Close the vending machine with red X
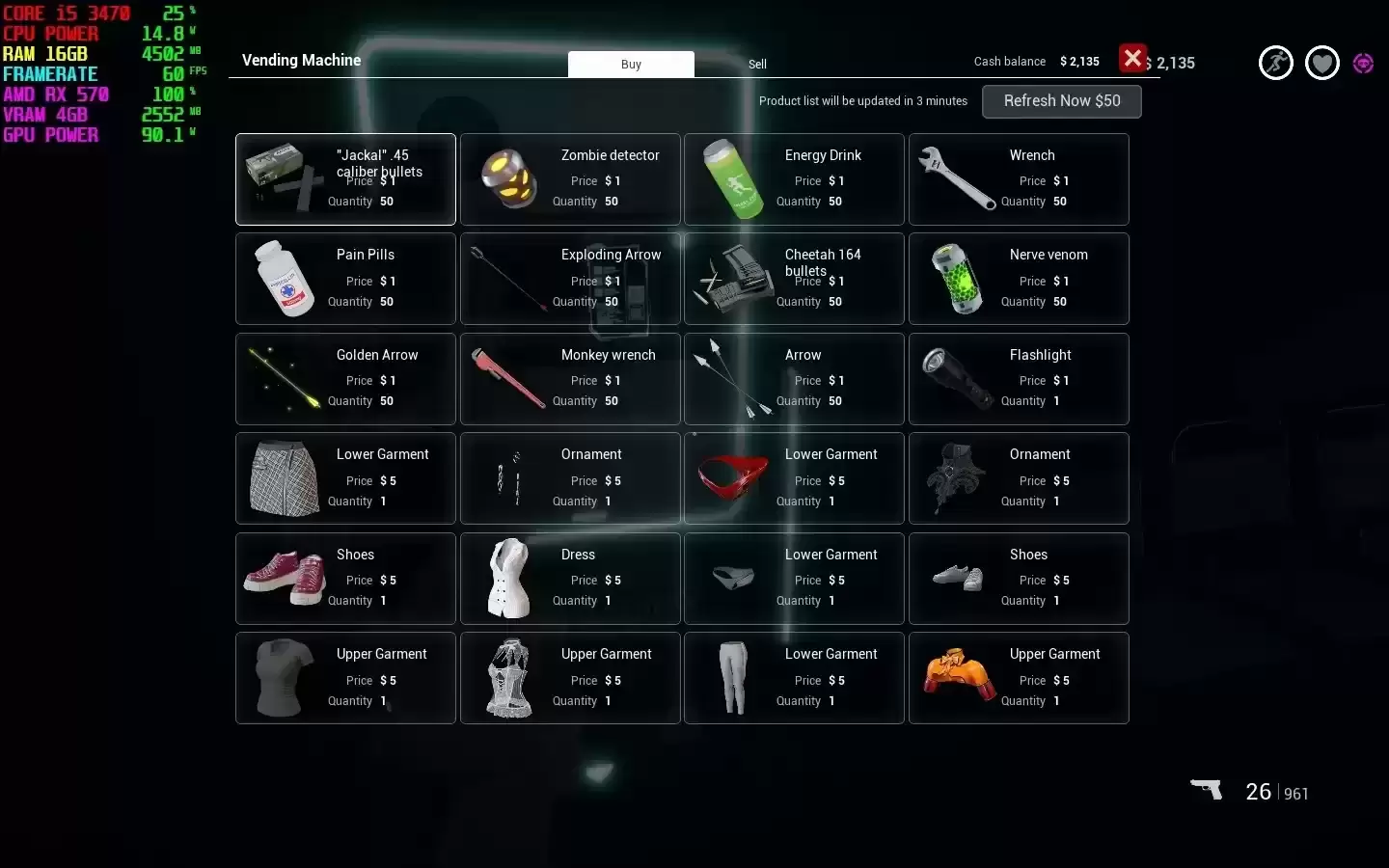 (x=1132, y=59)
